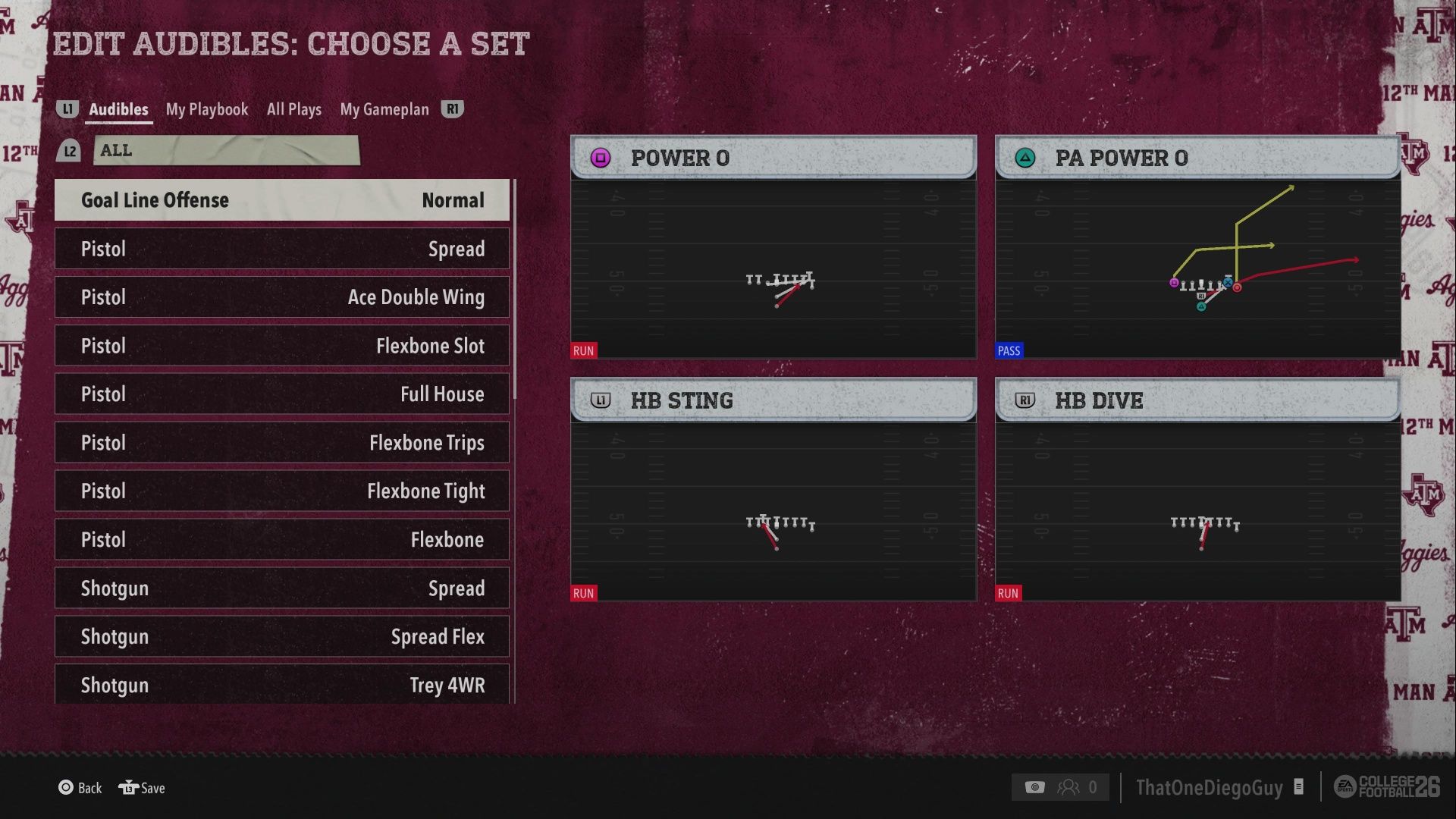
Task: Click the R1 icon on HB Dive card
Action: [1025, 400]
